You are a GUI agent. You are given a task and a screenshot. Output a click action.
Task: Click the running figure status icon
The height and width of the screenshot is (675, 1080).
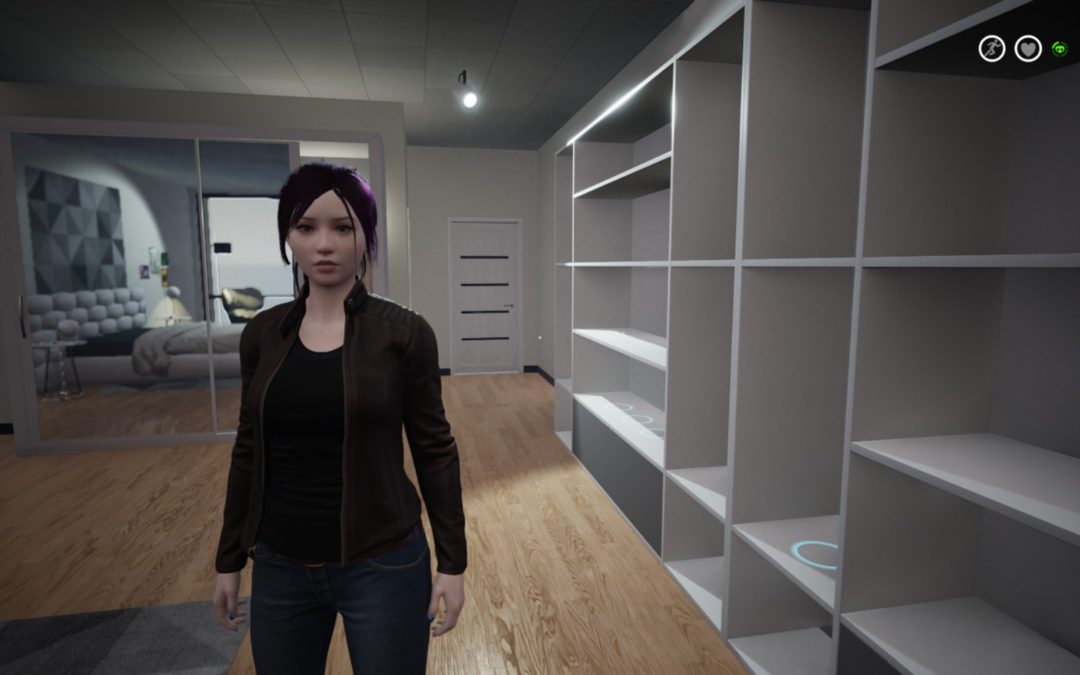(991, 48)
